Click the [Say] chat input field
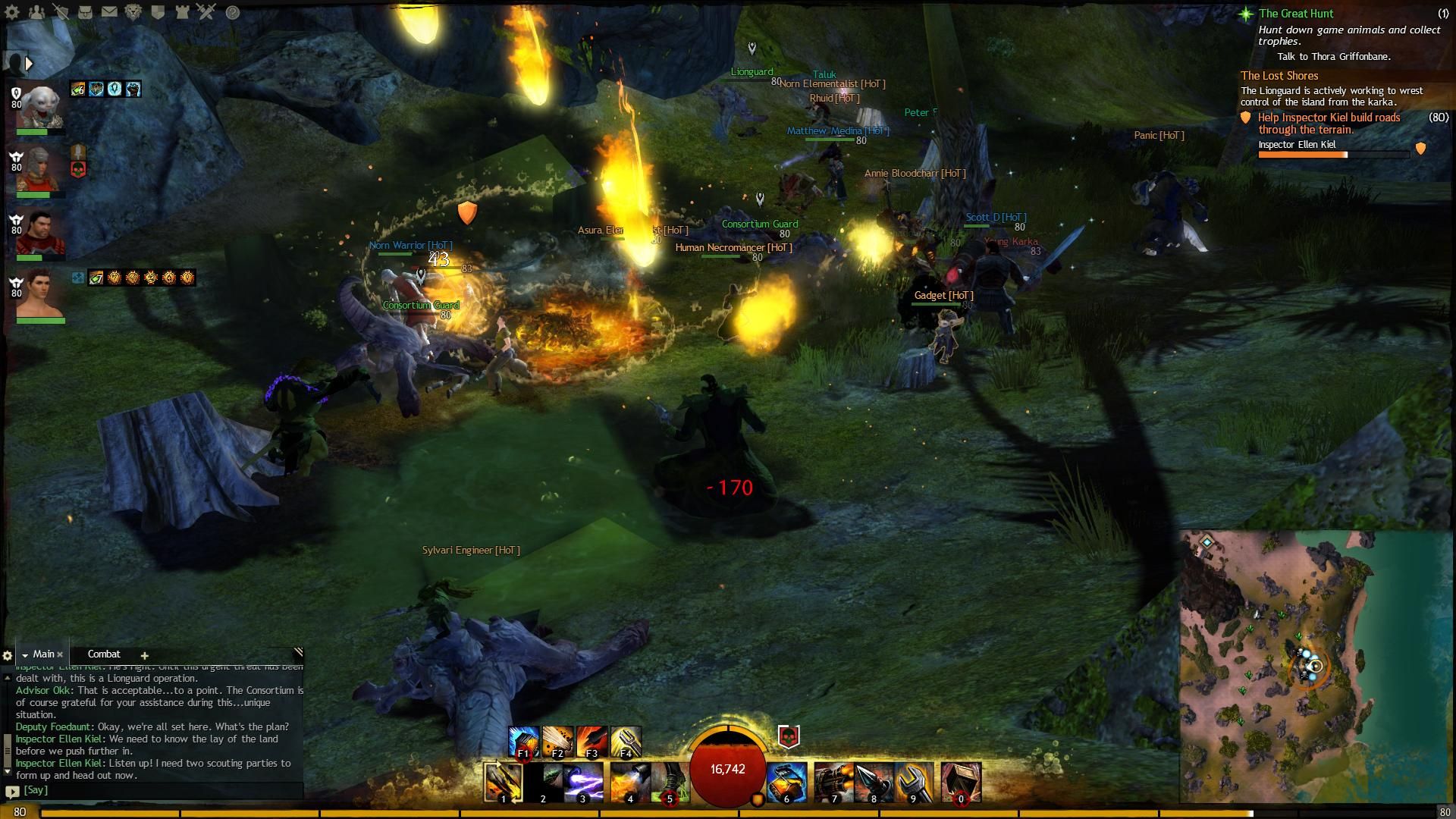 pos(152,790)
